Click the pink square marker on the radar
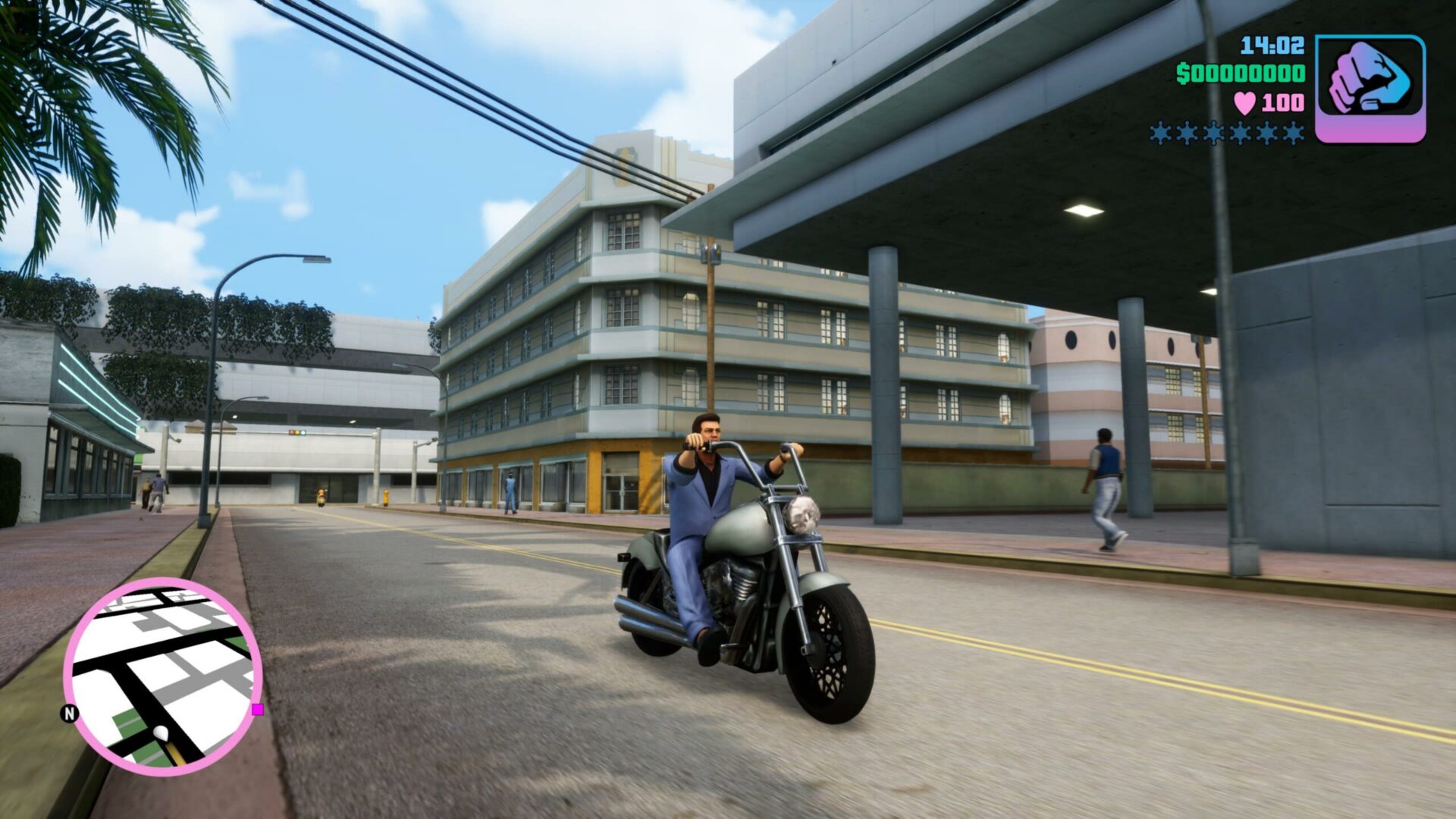 tap(258, 709)
